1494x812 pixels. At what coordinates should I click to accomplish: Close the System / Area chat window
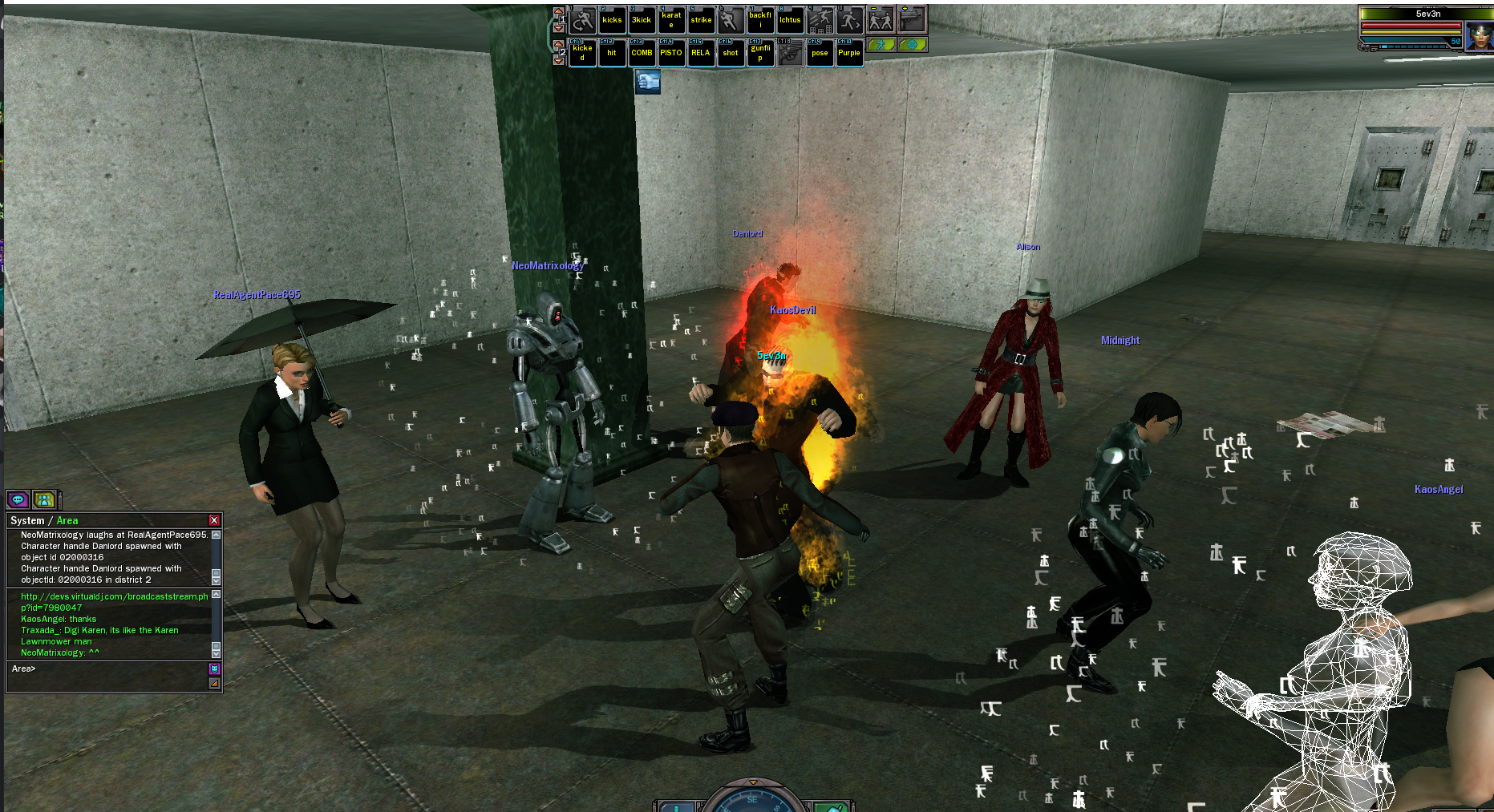[214, 520]
